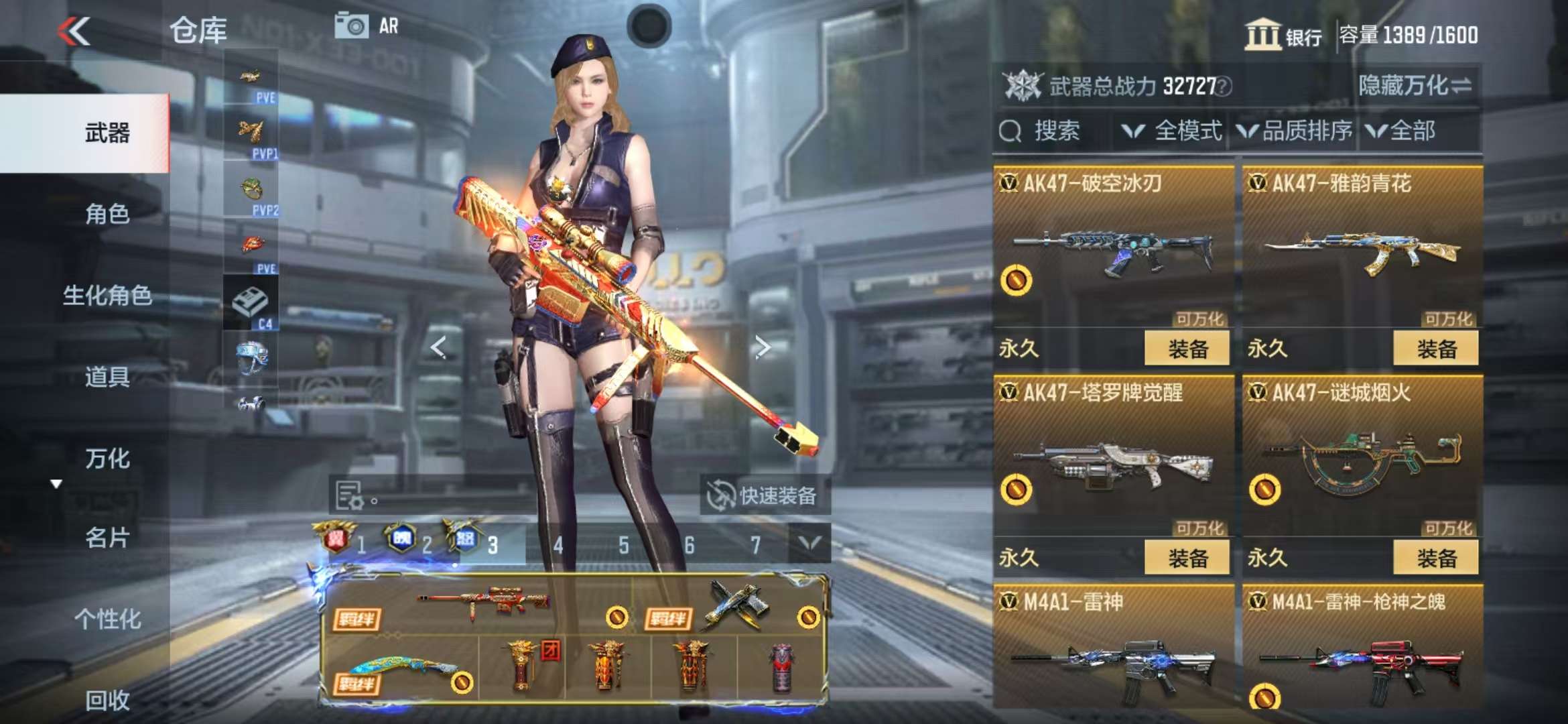Switch to the 万化 section
This screenshot has width=1568, height=724.
[107, 459]
